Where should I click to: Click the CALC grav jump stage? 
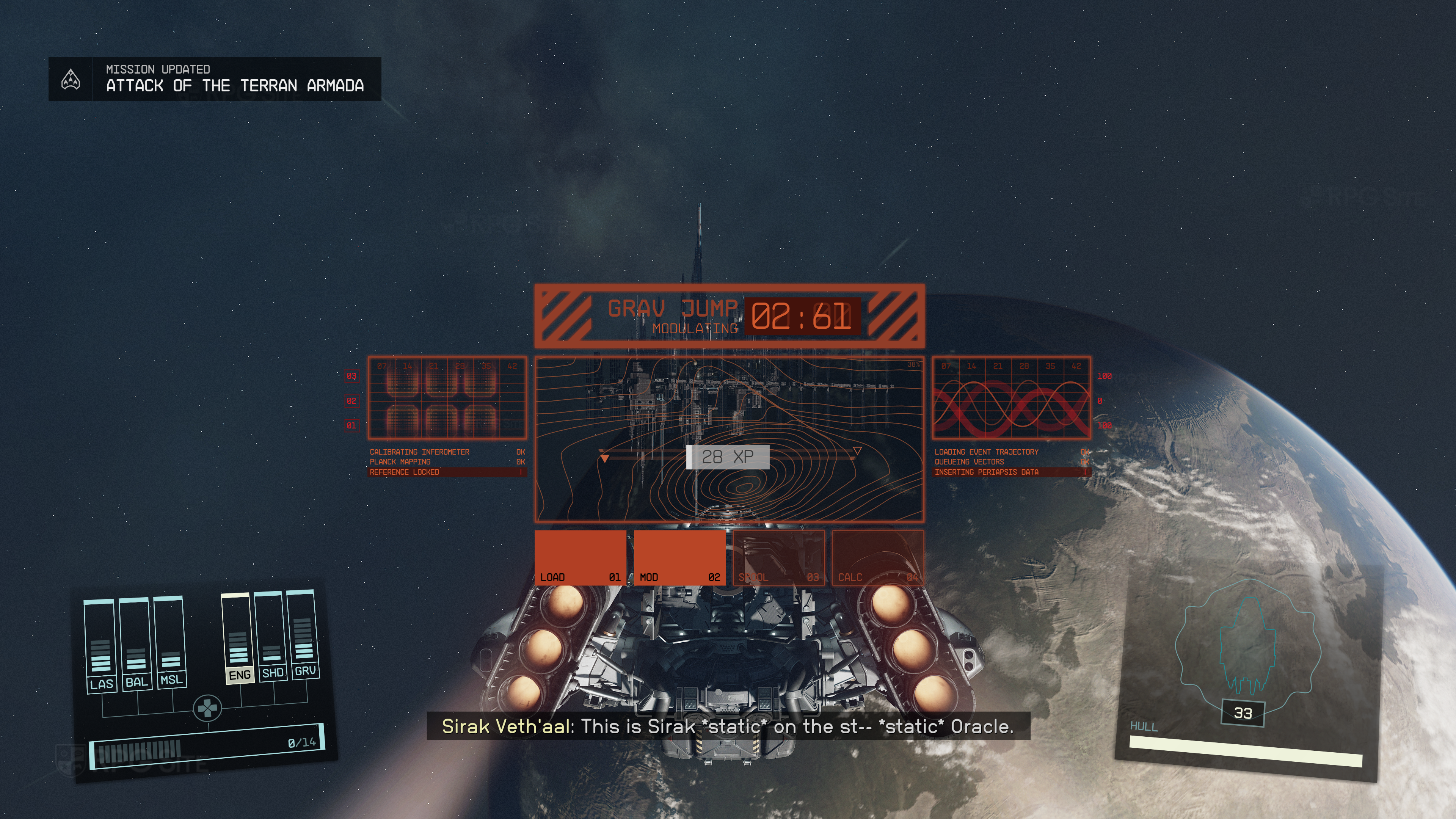click(878, 557)
